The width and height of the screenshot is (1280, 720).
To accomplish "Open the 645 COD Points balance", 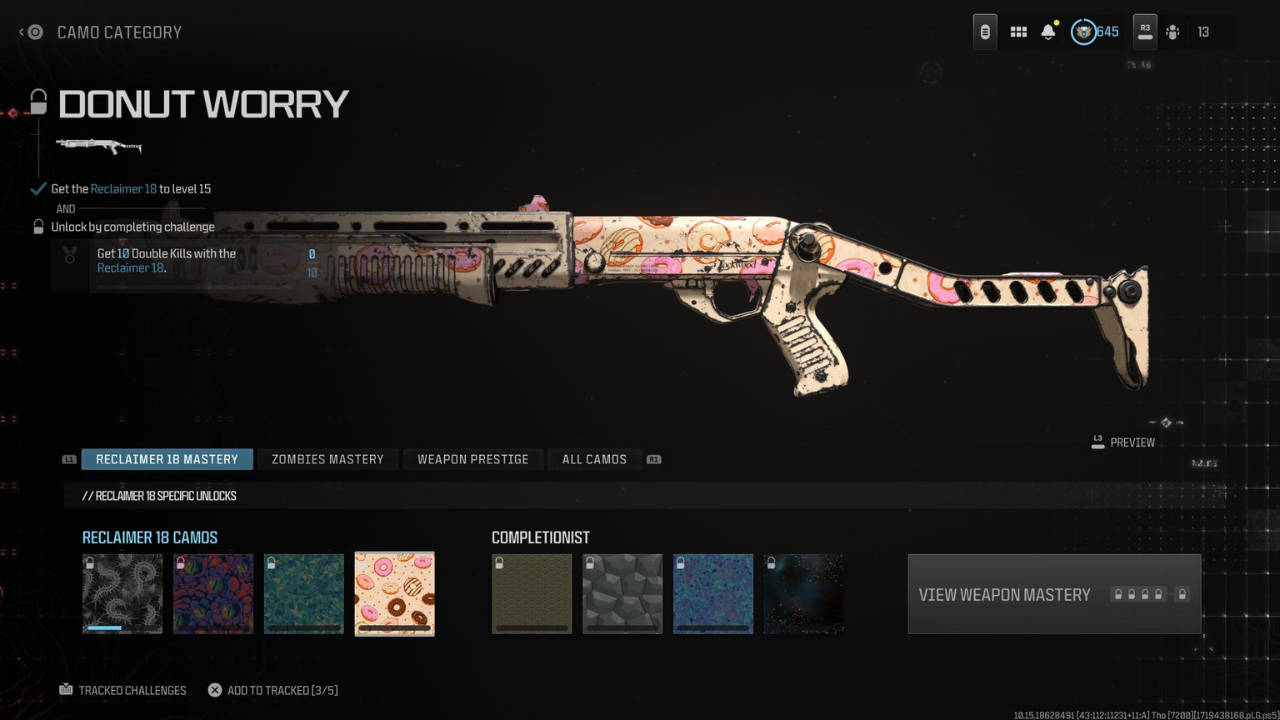I will [x=1110, y=31].
